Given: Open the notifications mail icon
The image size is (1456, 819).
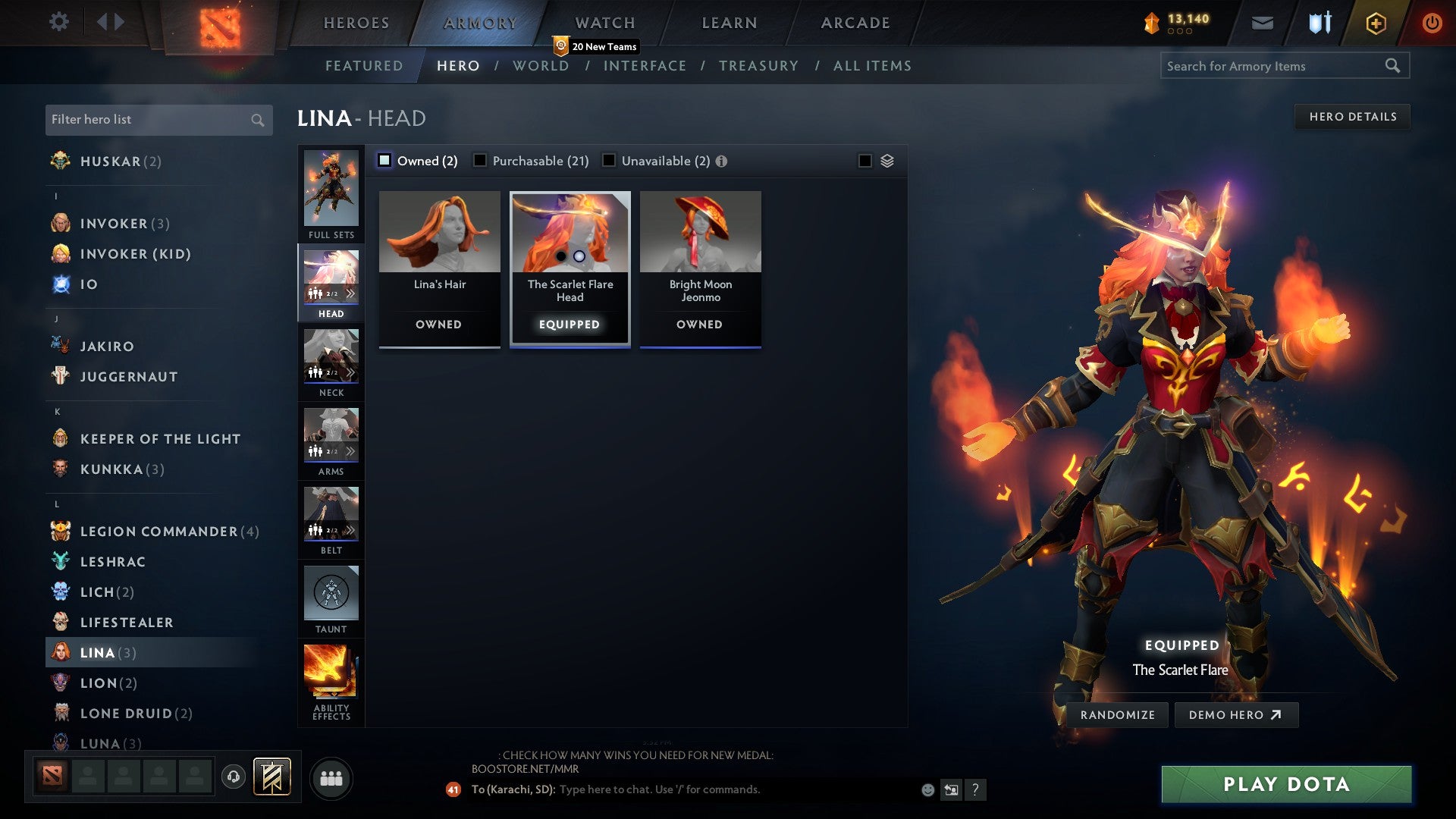Looking at the screenshot, I should [x=1263, y=23].
